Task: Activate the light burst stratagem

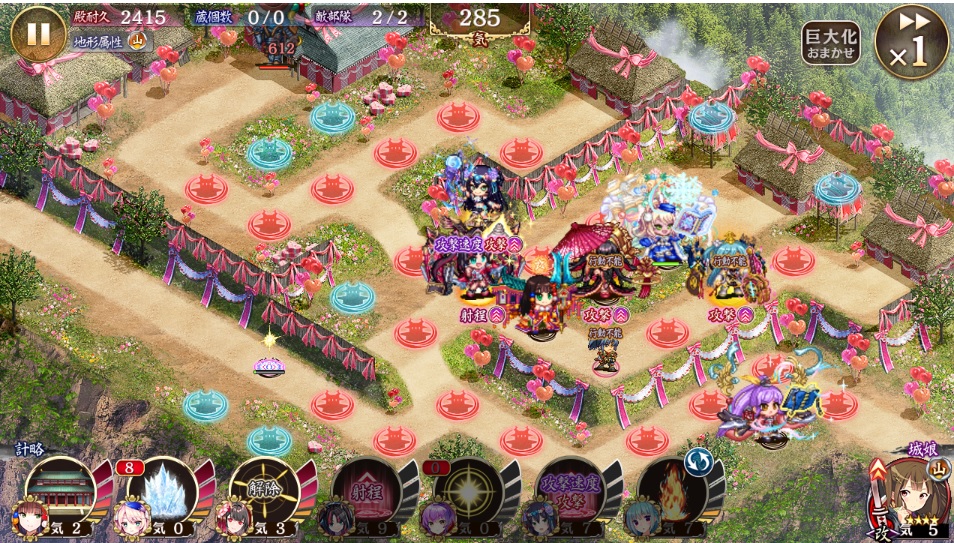Action: [x=469, y=492]
